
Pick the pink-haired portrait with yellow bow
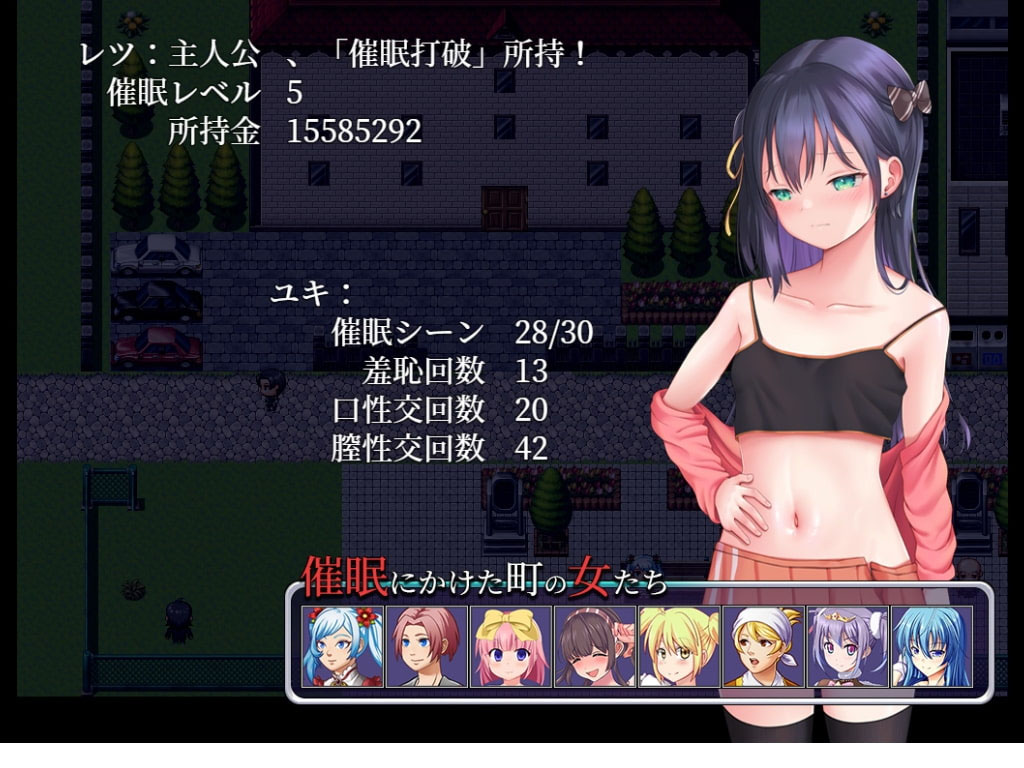[510, 646]
